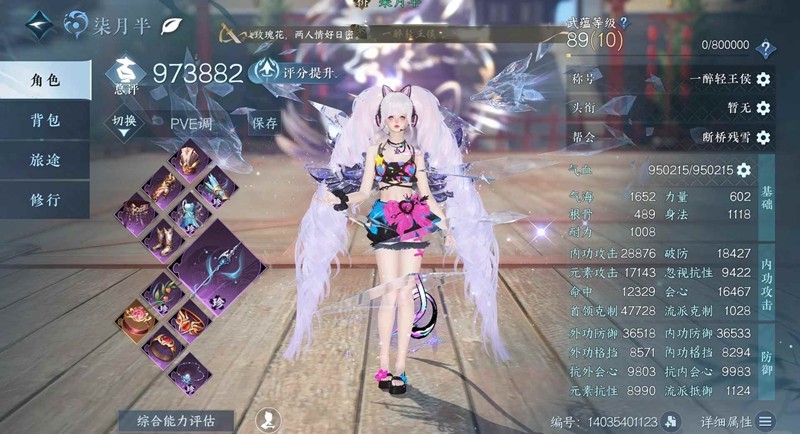Save the loadout with 保存 button
The image size is (800, 434).
[x=265, y=123]
